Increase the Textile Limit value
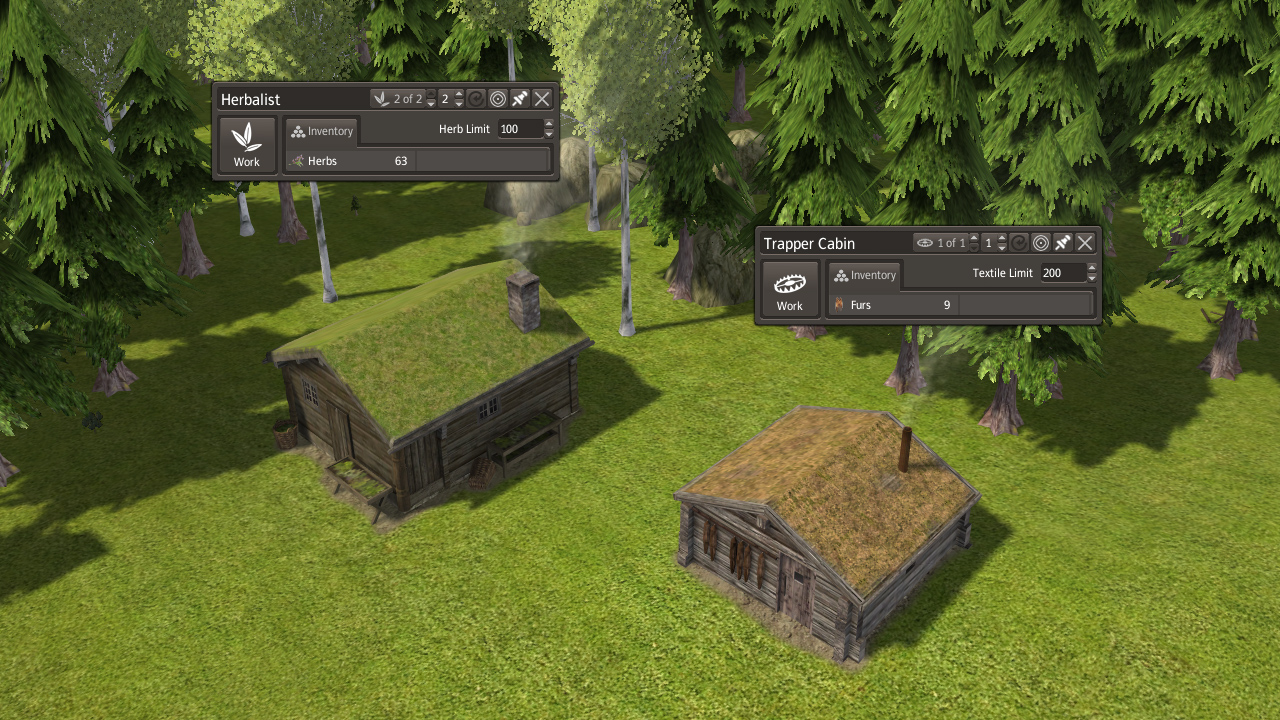This screenshot has width=1280, height=720. [x=1092, y=268]
